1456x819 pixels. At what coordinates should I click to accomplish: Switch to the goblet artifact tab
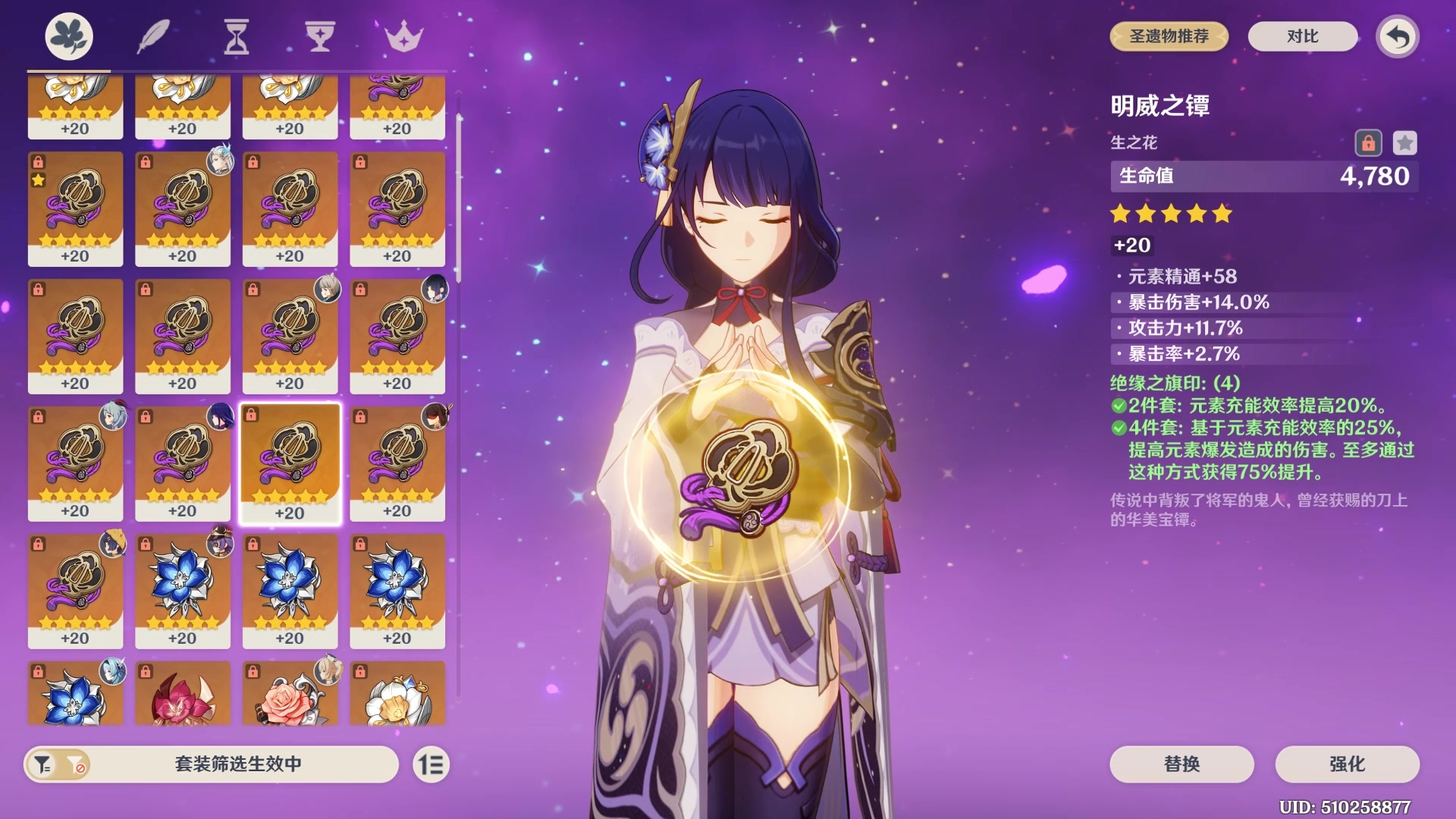pyautogui.click(x=320, y=36)
